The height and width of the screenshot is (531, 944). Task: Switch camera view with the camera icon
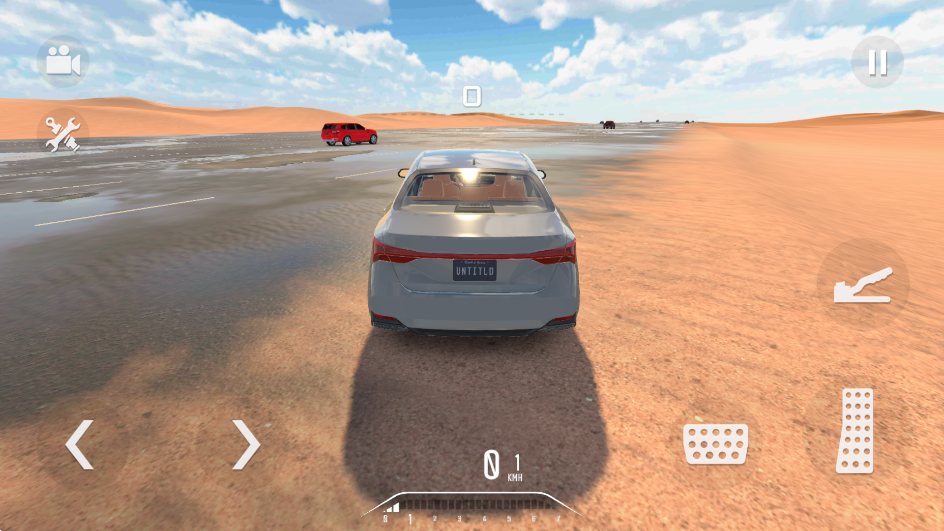coord(63,62)
